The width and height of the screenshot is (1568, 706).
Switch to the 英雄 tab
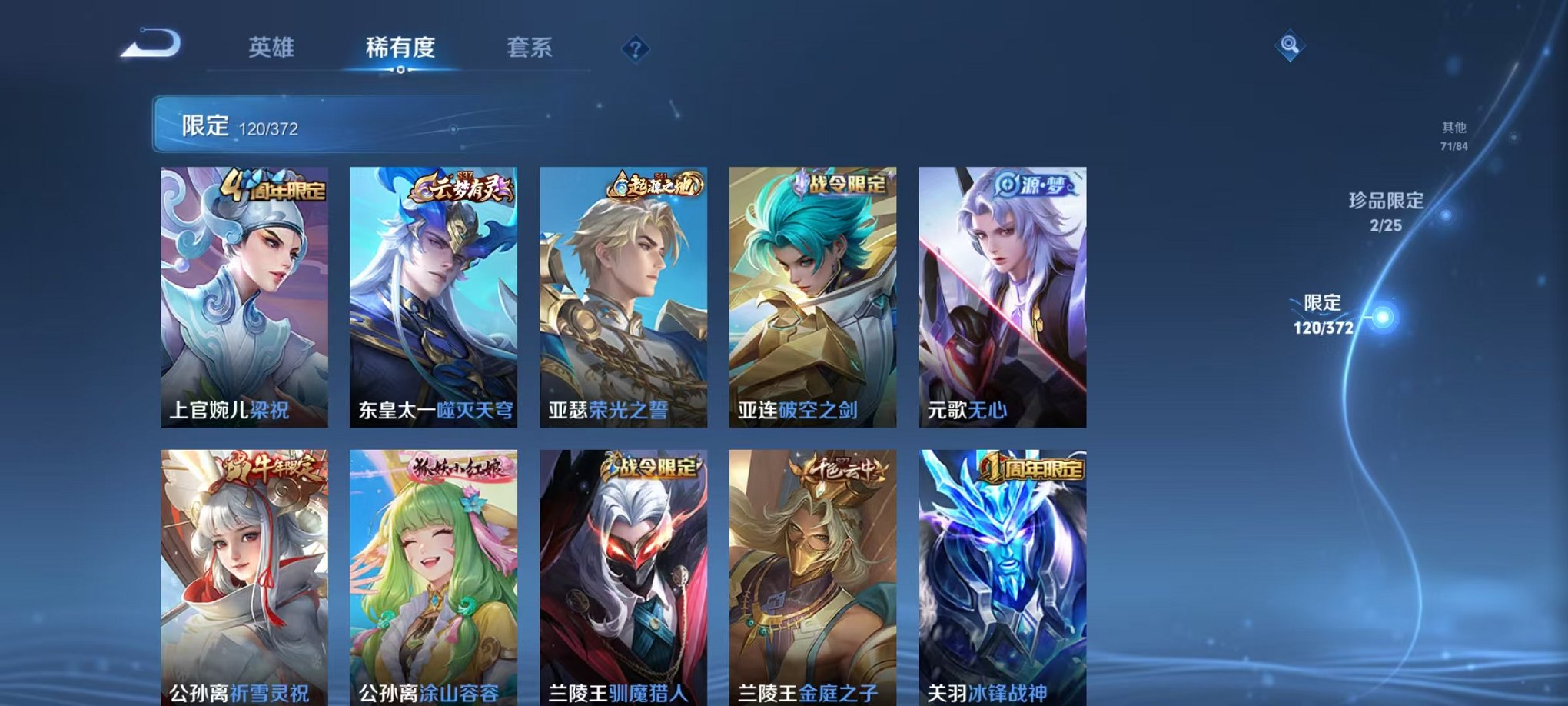273,48
